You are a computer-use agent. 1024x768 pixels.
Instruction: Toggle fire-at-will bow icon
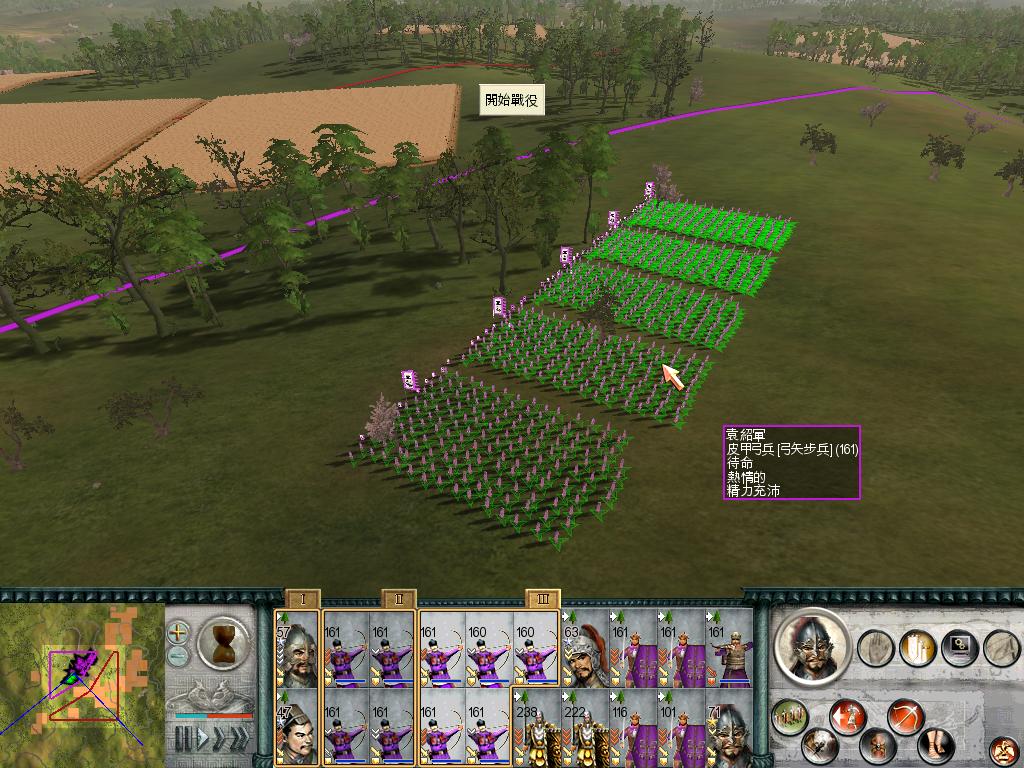(904, 717)
